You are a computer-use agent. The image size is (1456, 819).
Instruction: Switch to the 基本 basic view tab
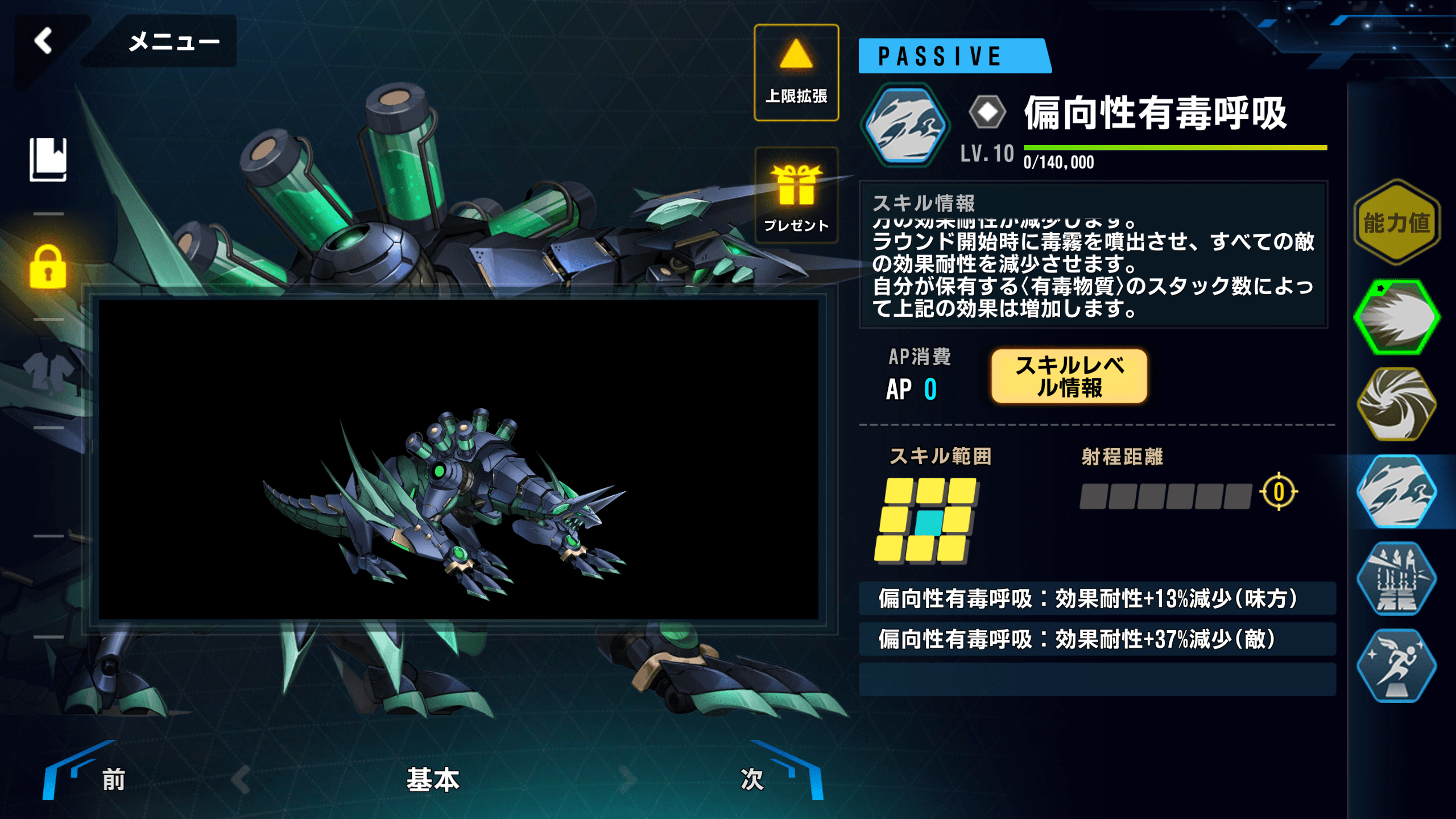click(433, 779)
